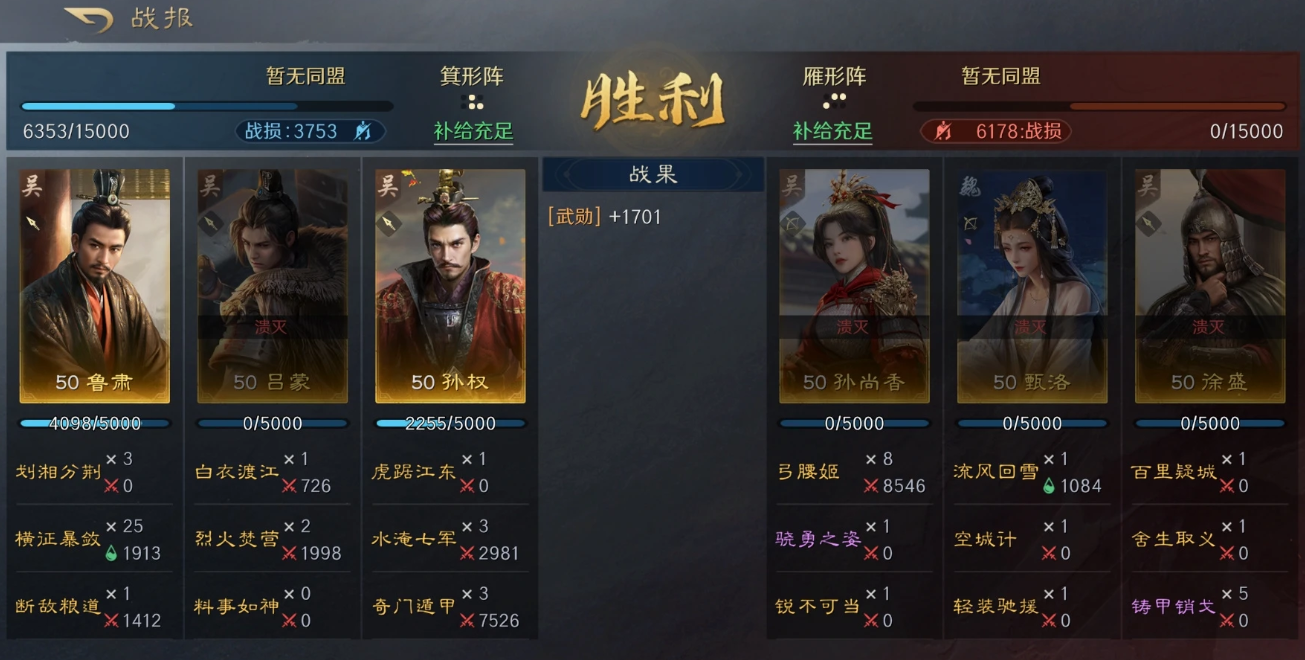Inspect the 铸甲销戈 skill entry
1305x660 pixels.
1174,607
